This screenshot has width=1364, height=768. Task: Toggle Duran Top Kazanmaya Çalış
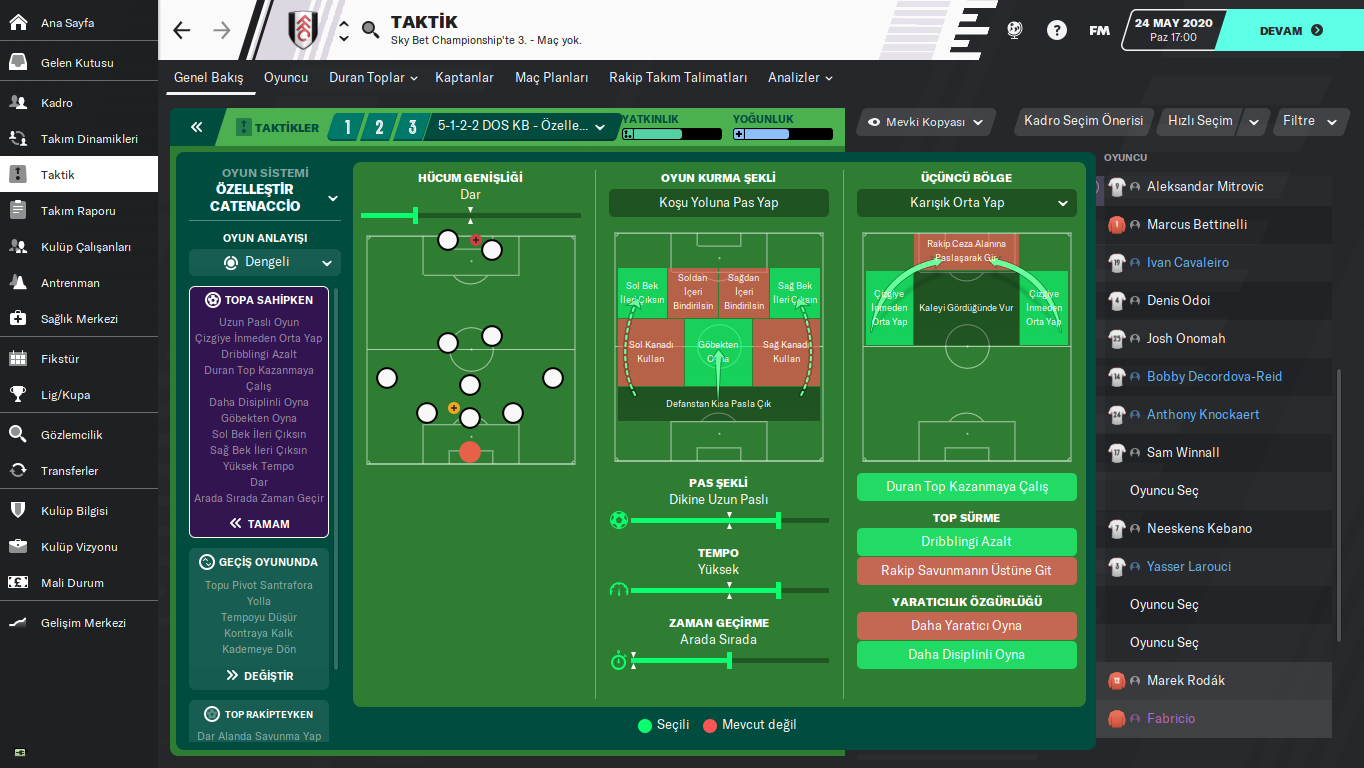tap(966, 487)
